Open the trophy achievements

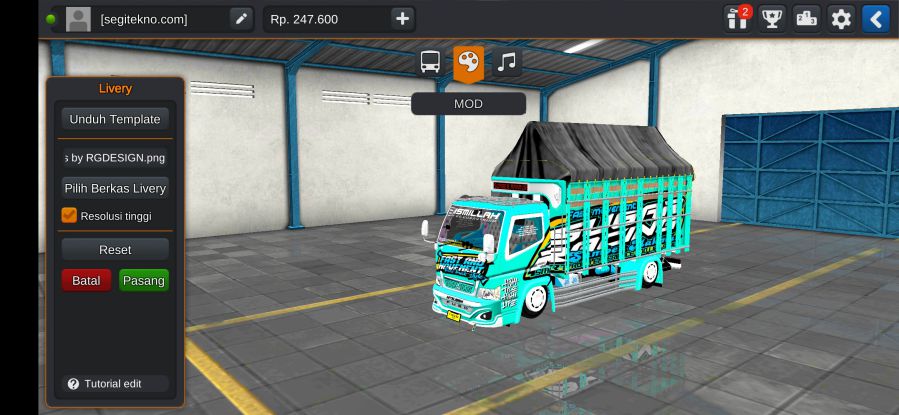point(771,19)
